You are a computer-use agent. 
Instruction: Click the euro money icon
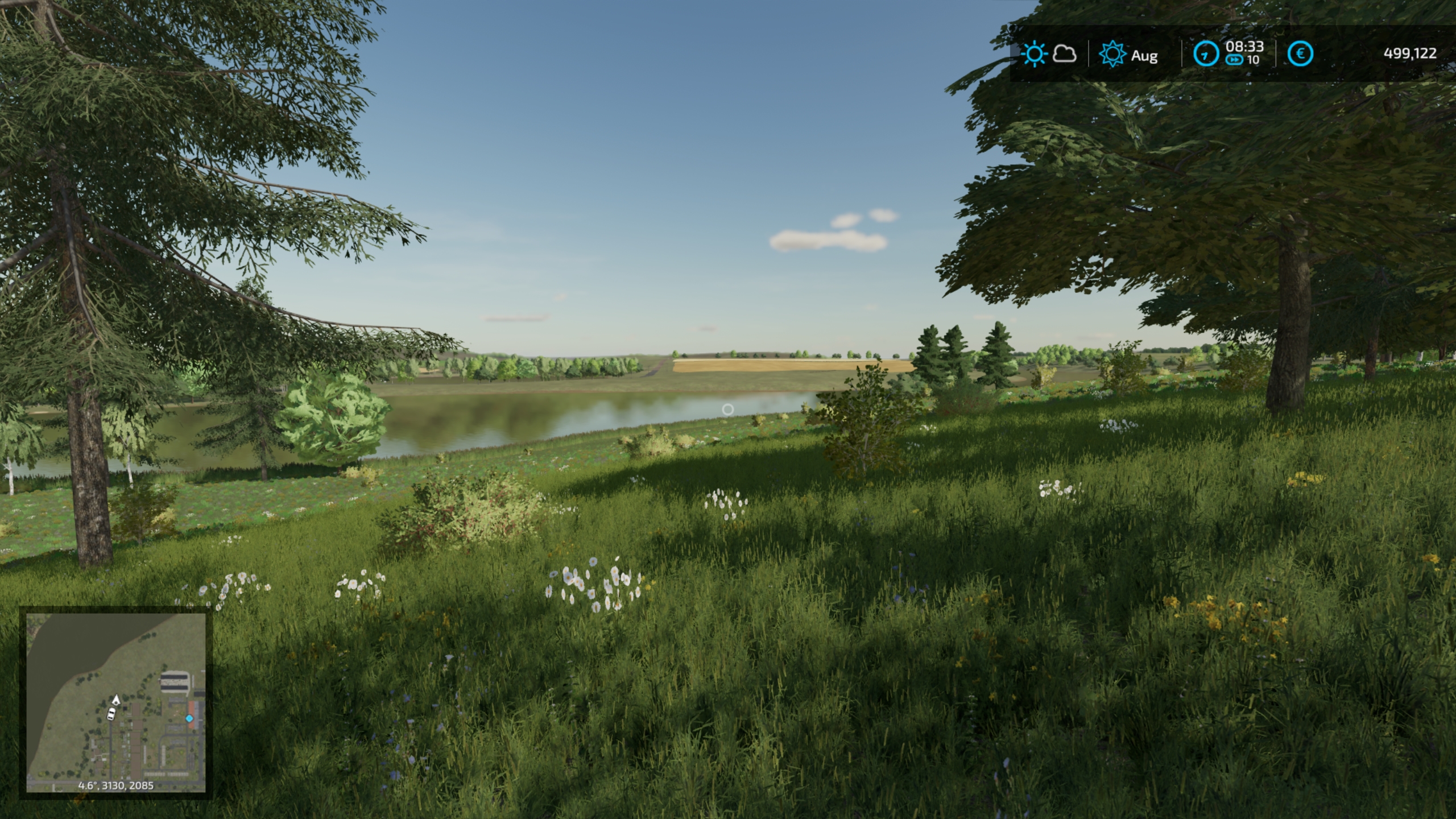[x=1300, y=55]
